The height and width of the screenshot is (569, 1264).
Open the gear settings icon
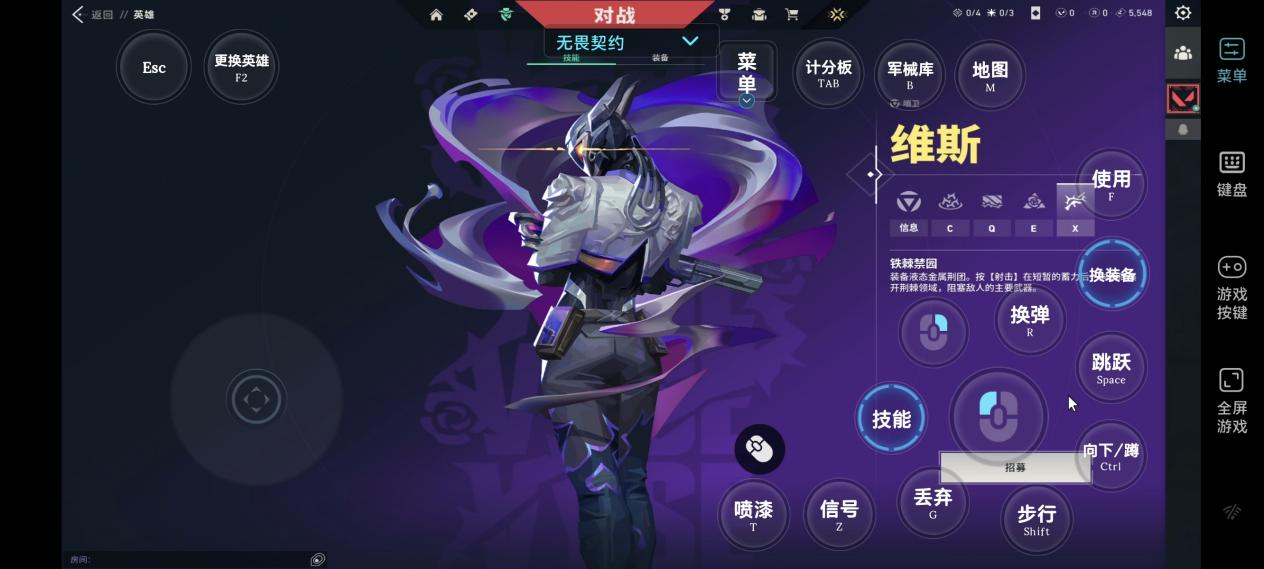[x=1183, y=13]
